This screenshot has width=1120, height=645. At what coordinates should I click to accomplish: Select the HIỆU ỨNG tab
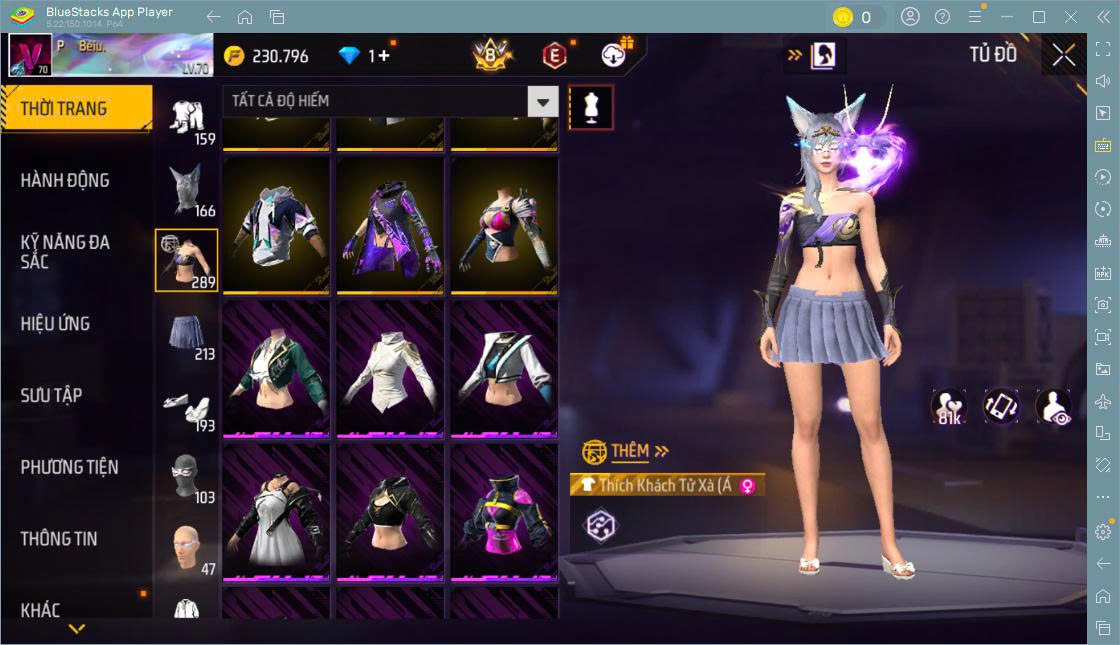[56, 324]
